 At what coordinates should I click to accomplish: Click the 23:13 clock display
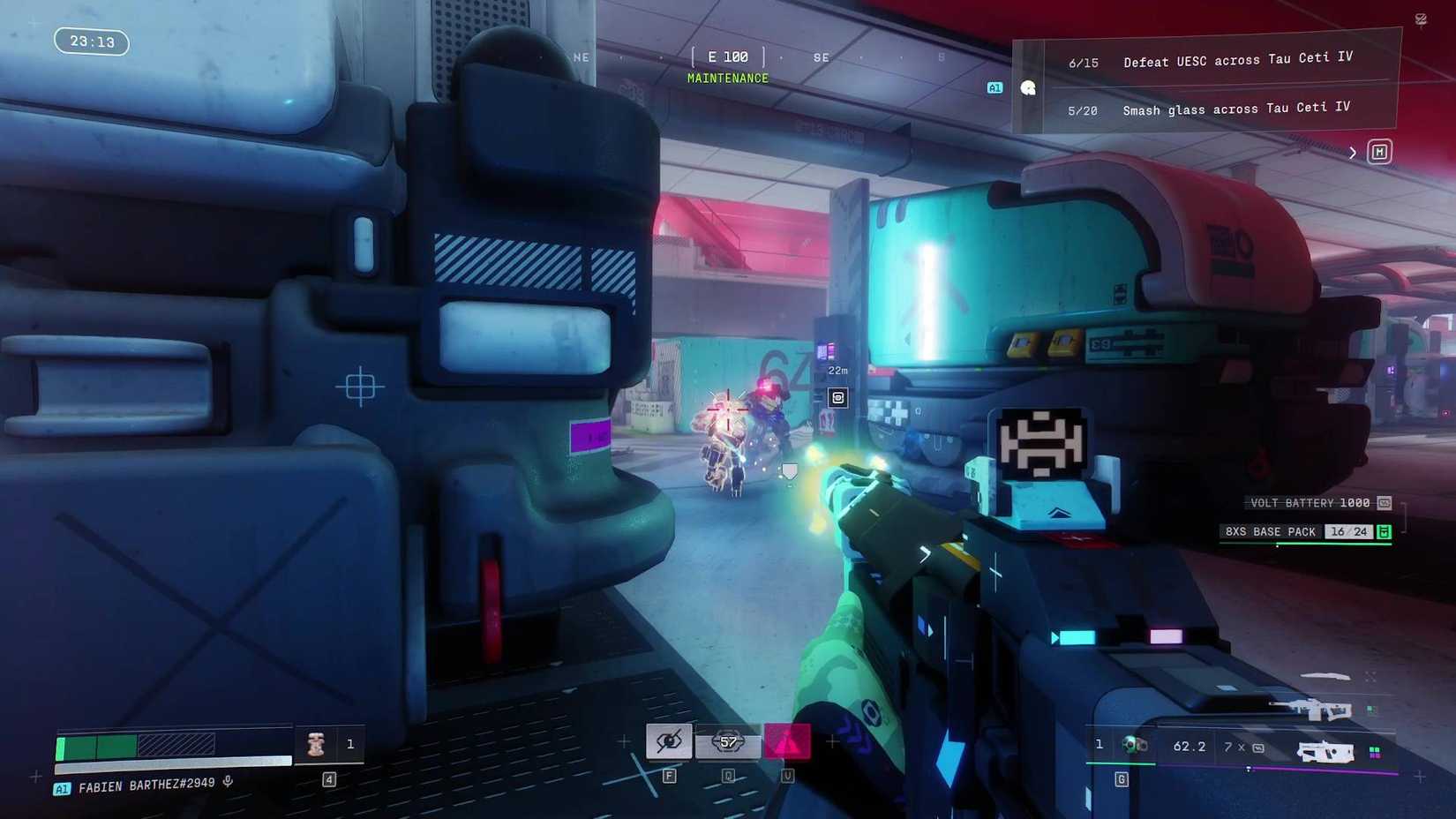coord(91,42)
